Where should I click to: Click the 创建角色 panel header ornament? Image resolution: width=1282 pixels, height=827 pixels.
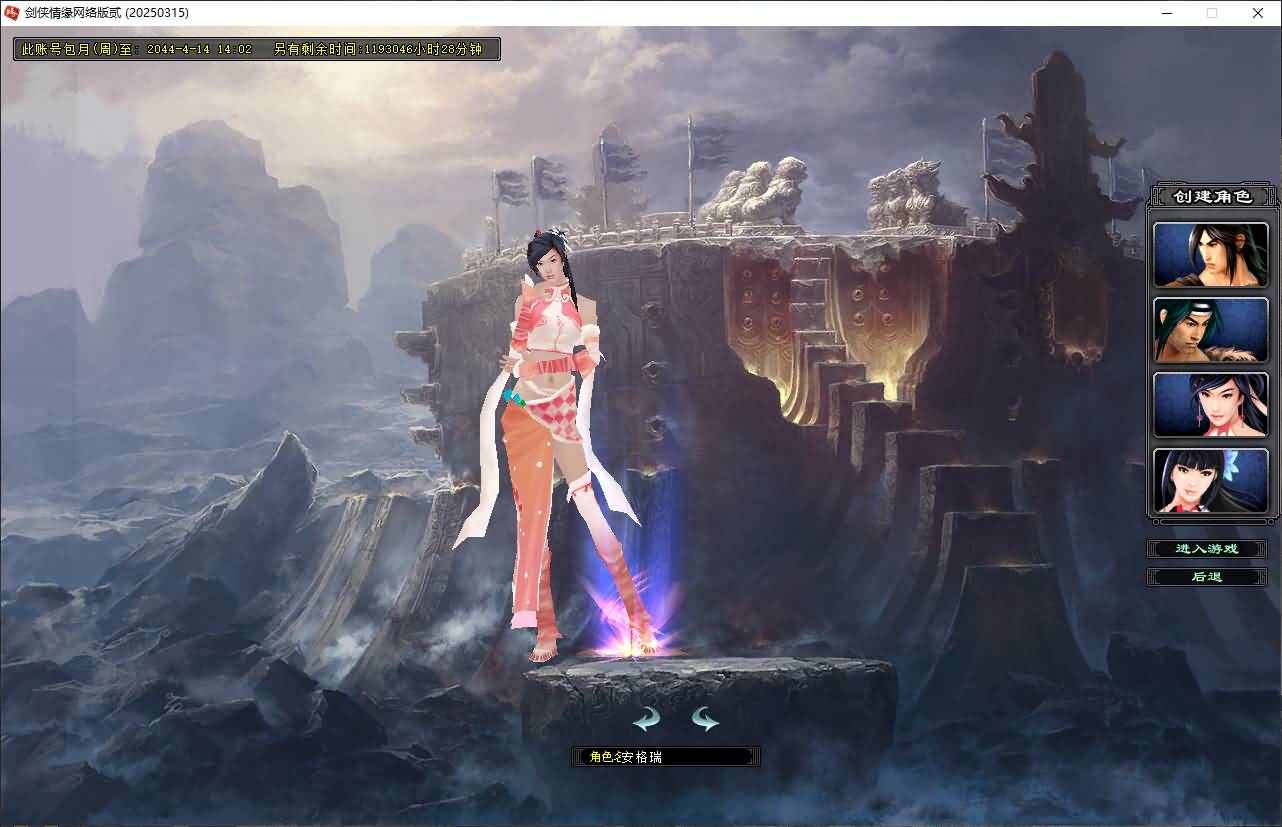1212,195
